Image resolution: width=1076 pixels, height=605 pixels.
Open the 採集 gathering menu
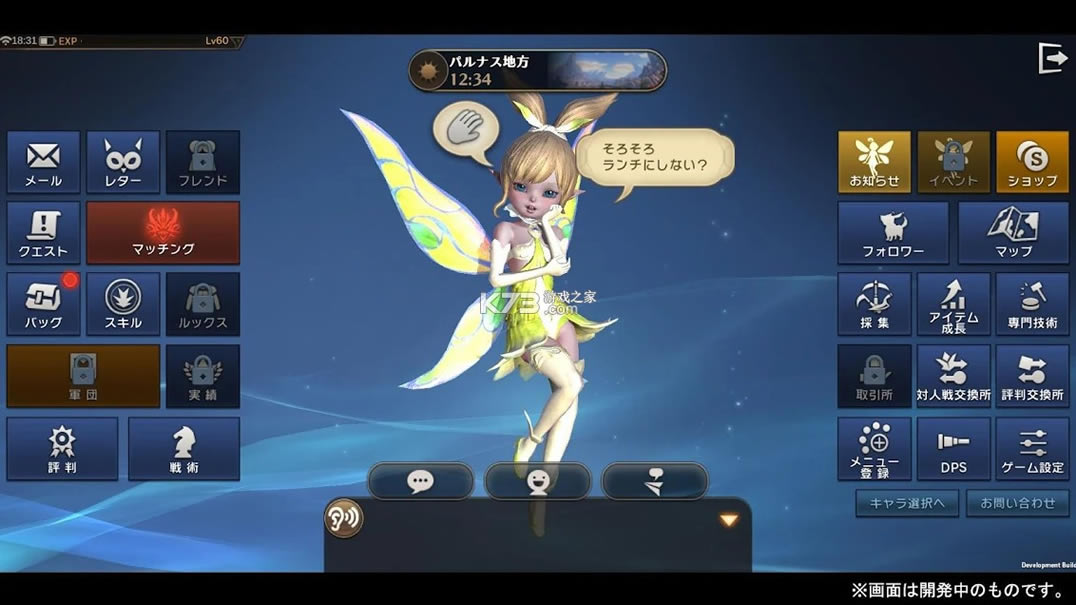[x=874, y=304]
